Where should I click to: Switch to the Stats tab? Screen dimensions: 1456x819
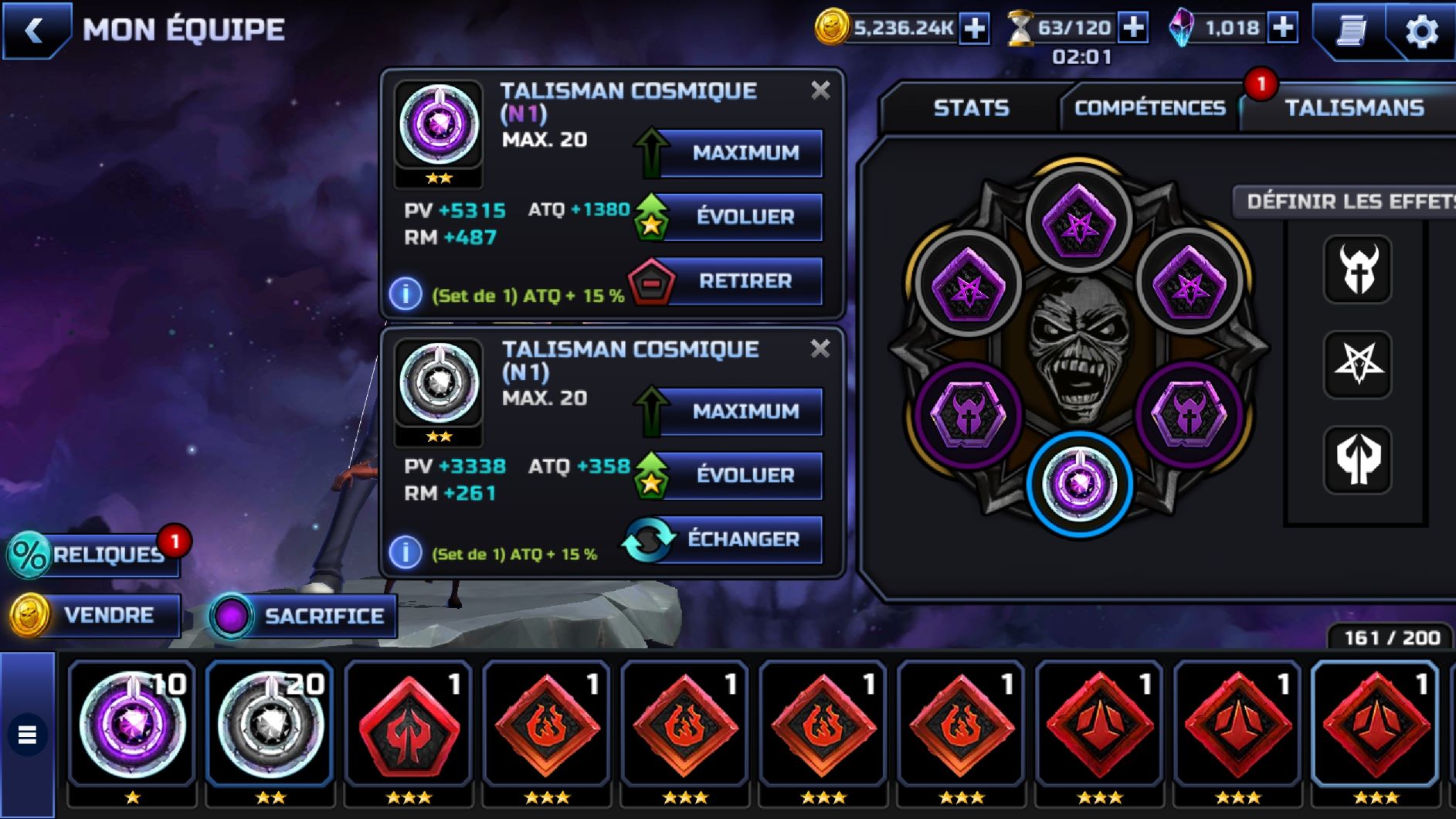pos(971,107)
